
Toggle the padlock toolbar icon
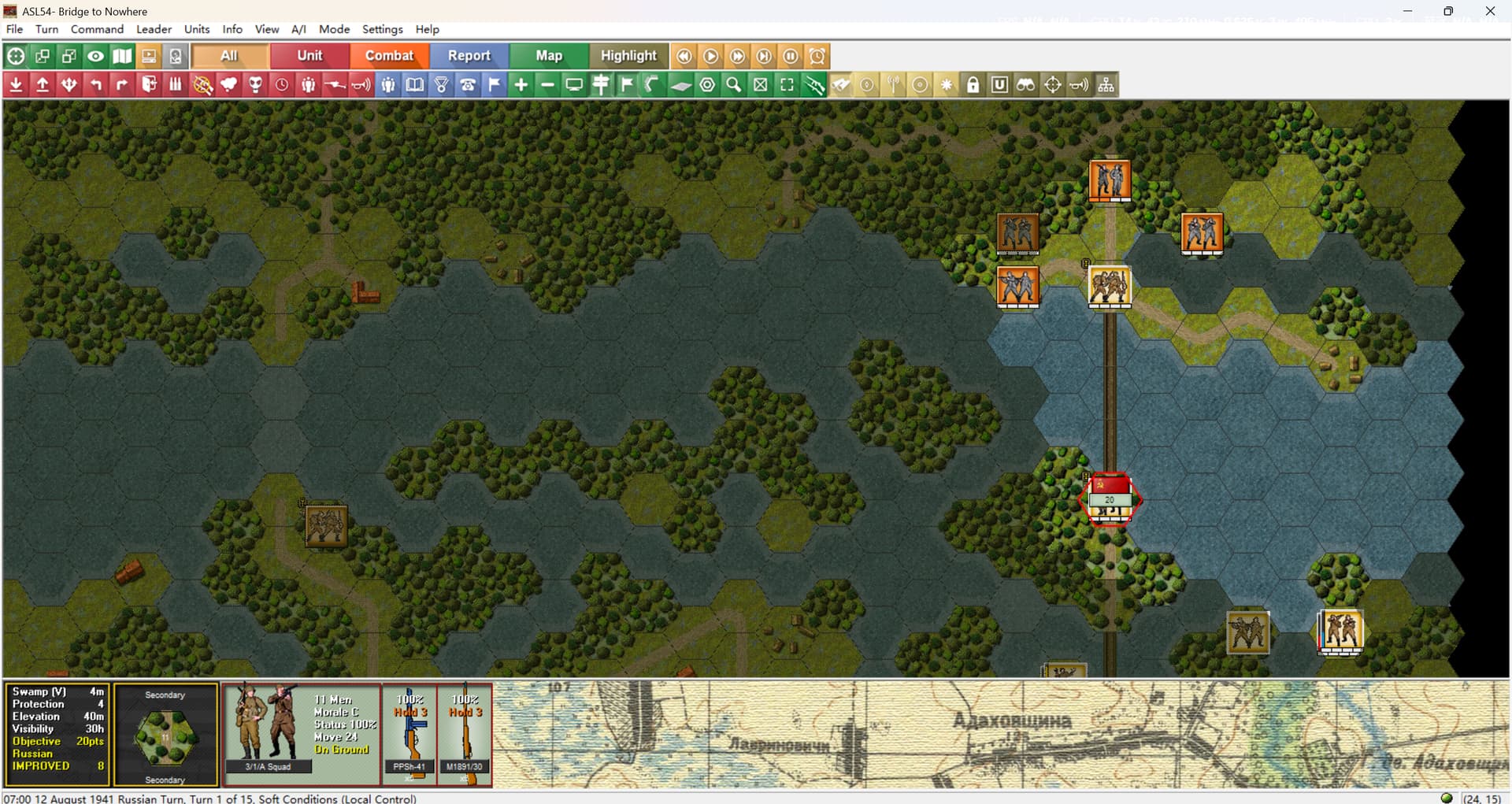[x=973, y=85]
